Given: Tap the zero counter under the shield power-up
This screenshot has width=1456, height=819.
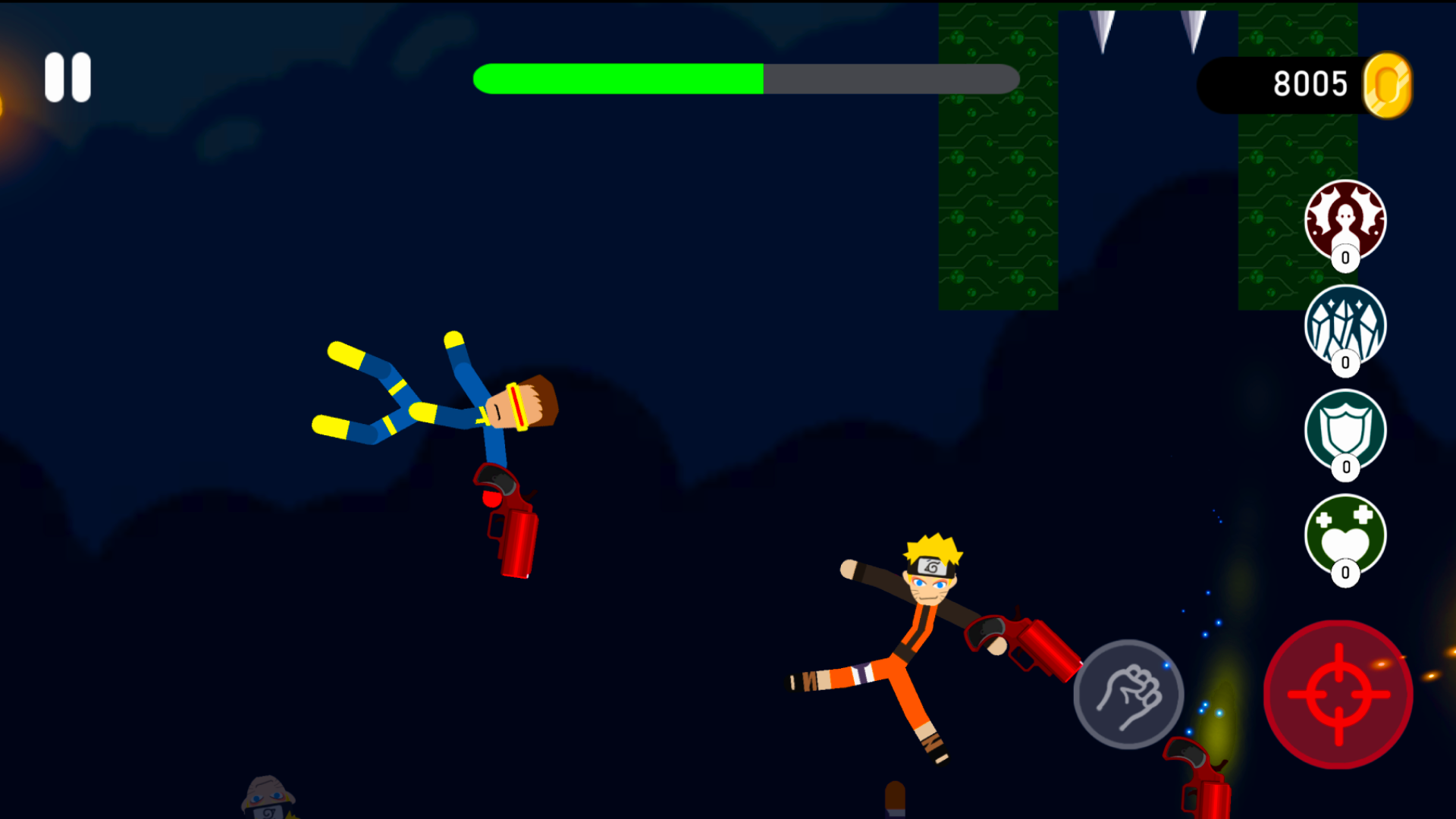Looking at the screenshot, I should pos(1345,468).
